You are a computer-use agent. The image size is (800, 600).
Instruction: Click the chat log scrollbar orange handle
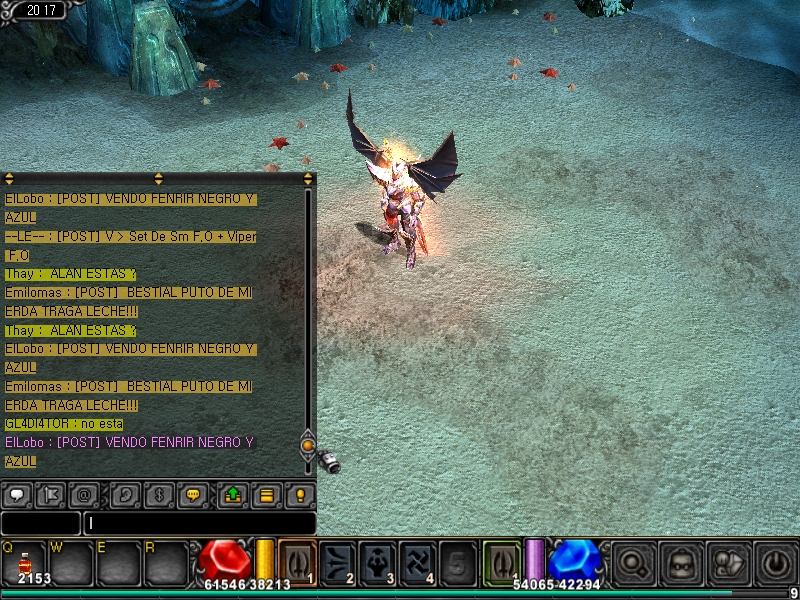click(x=308, y=446)
